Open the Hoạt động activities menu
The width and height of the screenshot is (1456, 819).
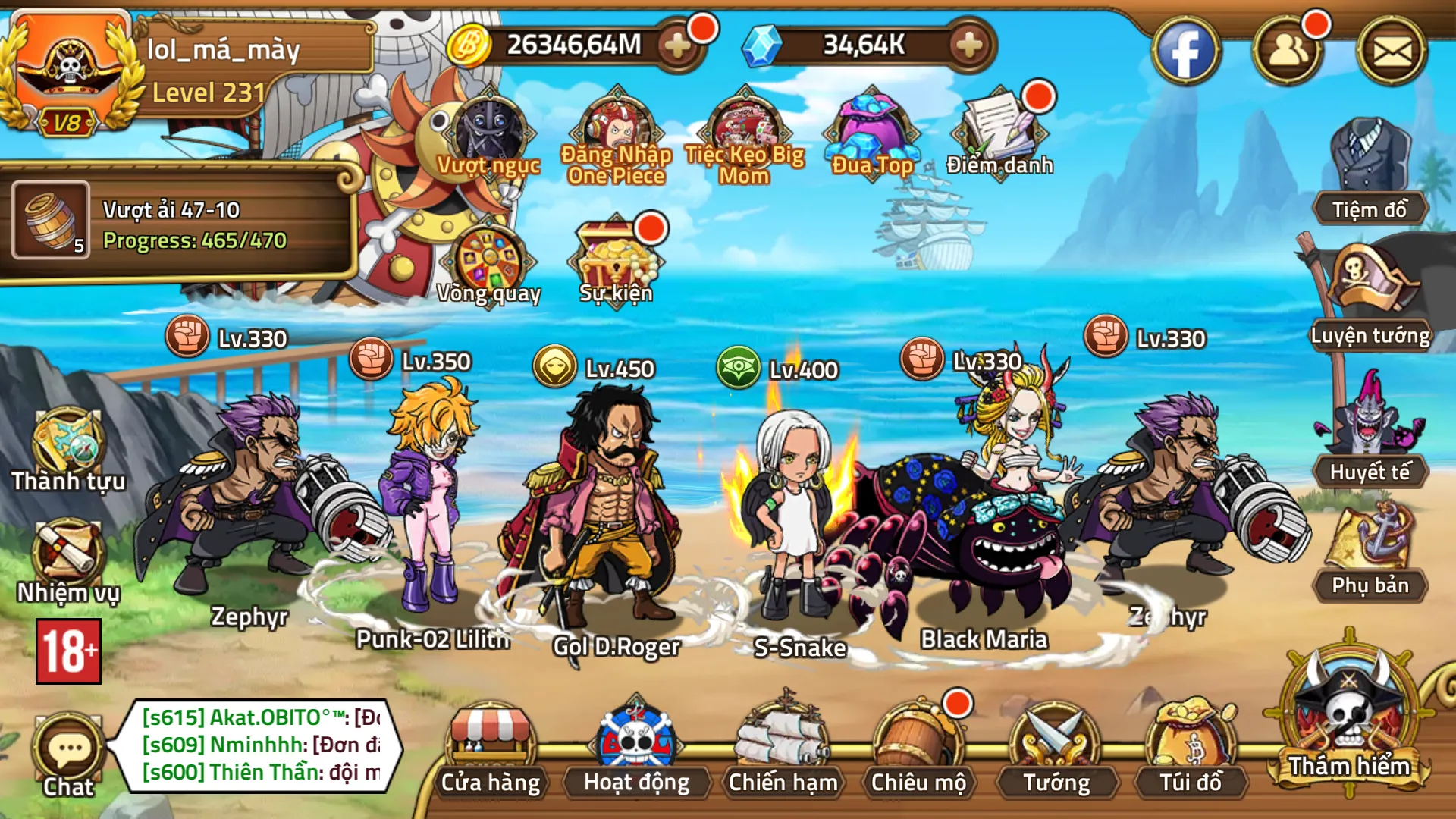(636, 749)
